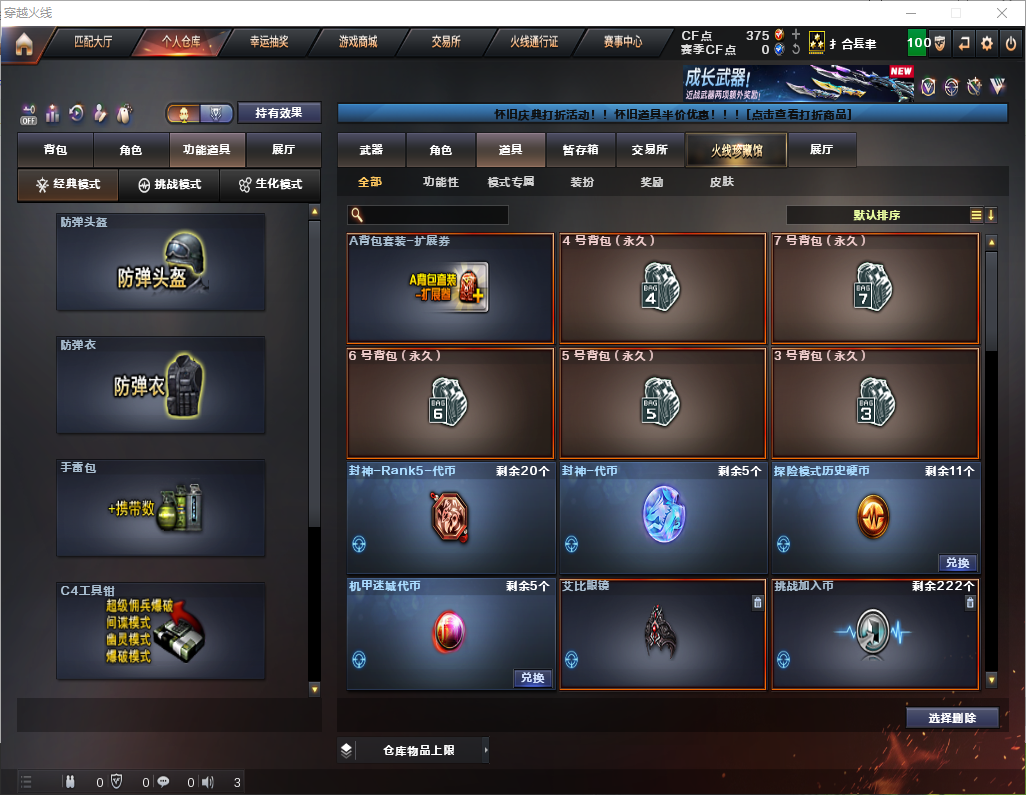
Task: Open the 游戏商城 game shop
Action: [357, 42]
